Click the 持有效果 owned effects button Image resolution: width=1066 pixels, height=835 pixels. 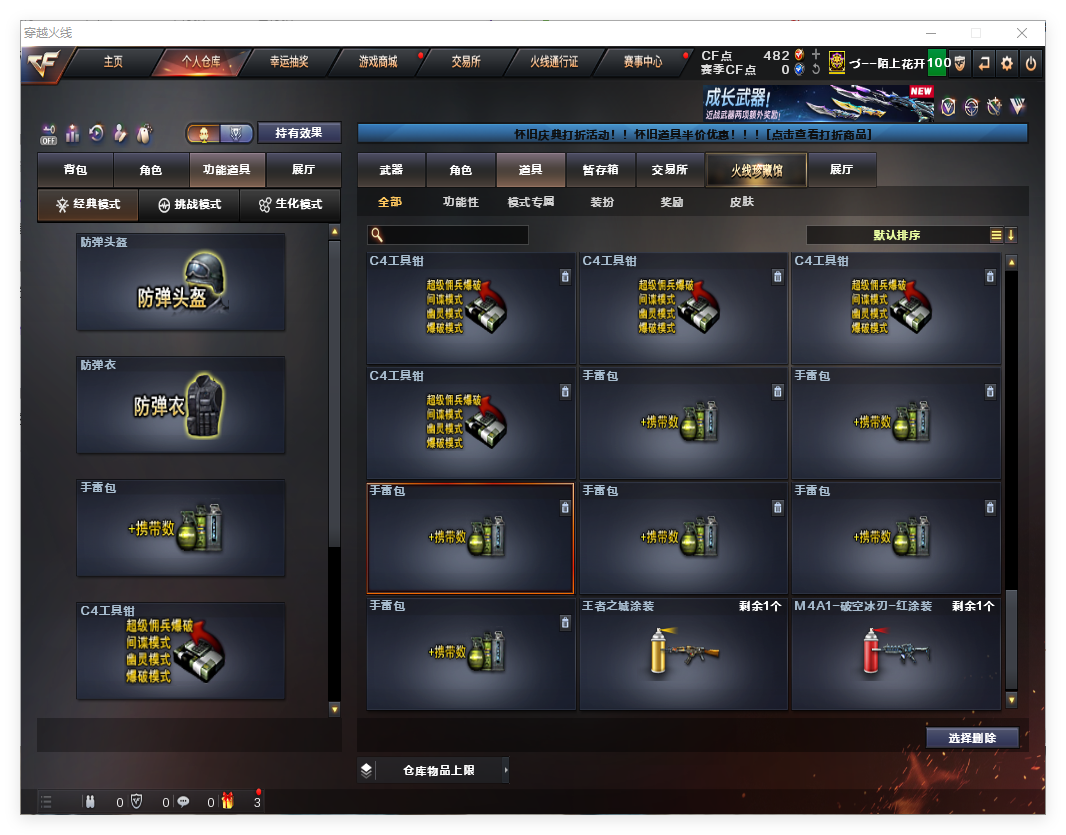[x=299, y=133]
